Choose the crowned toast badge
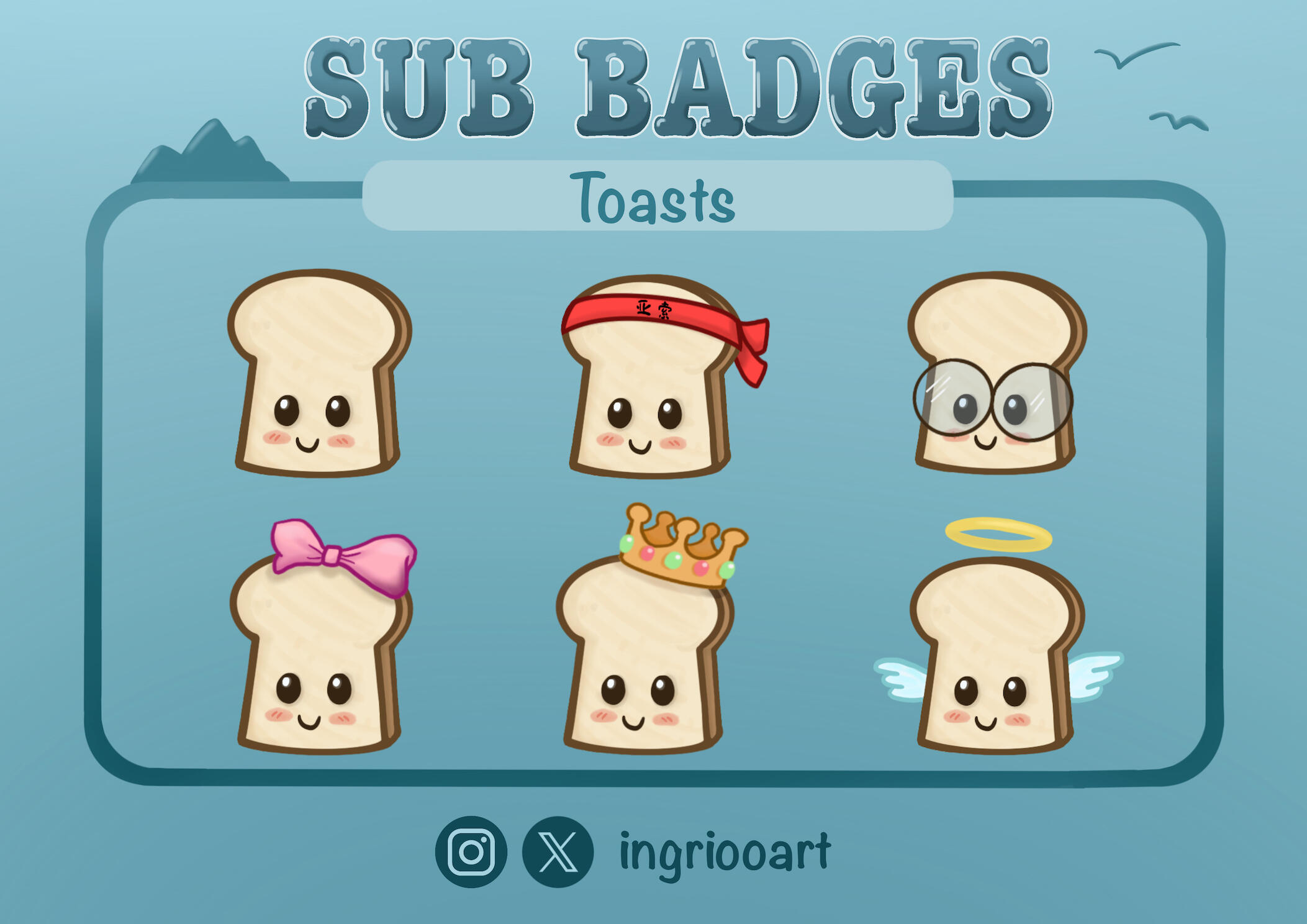This screenshot has height=924, width=1307. (646, 646)
